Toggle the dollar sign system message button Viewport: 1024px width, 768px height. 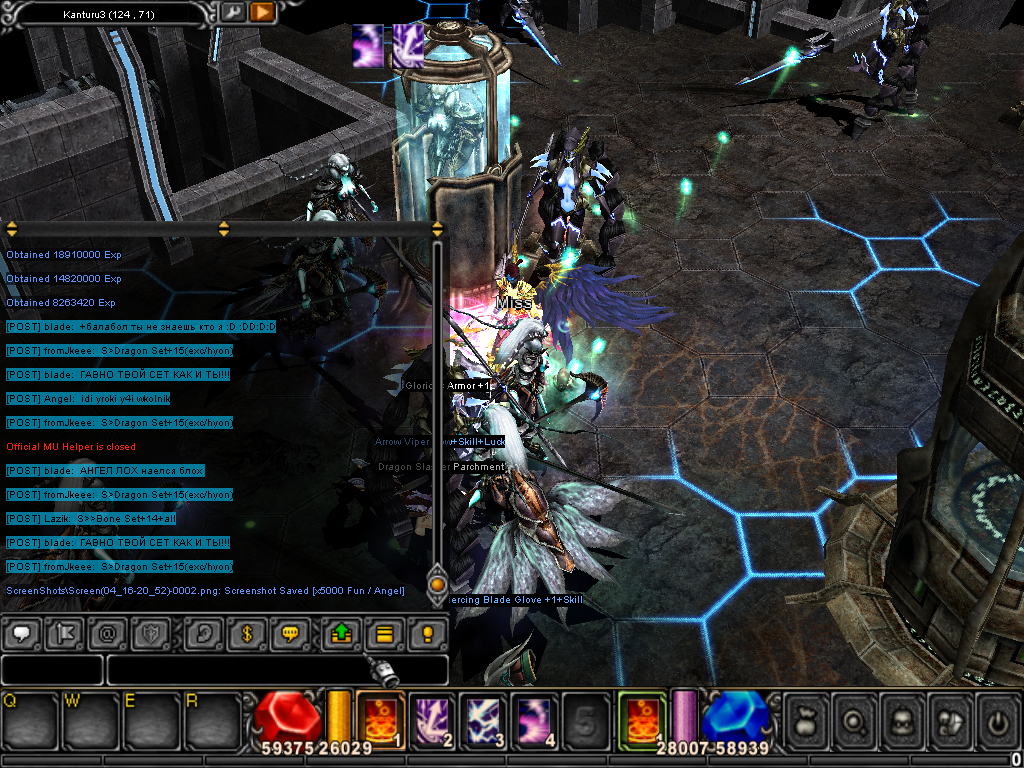[248, 633]
